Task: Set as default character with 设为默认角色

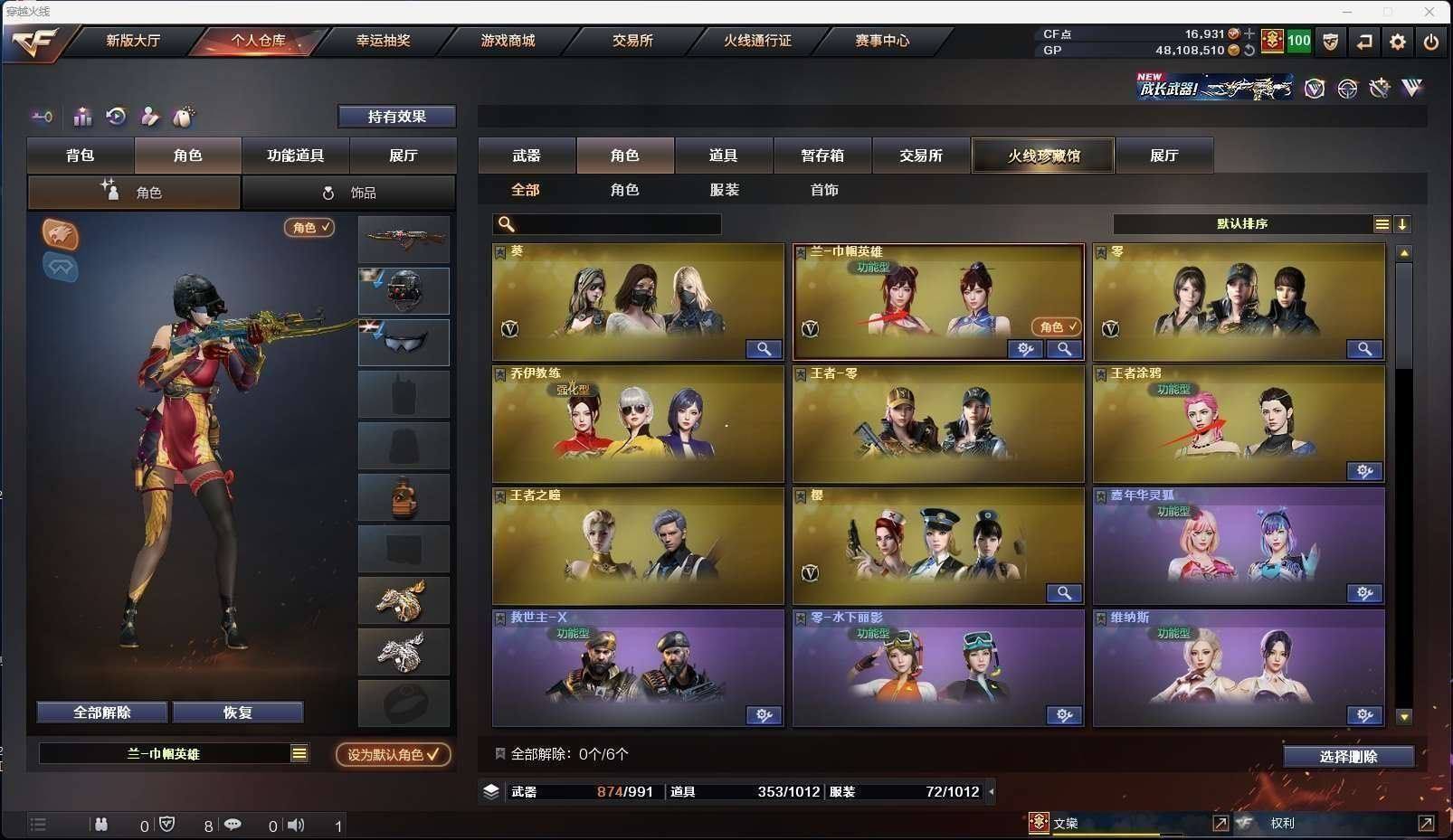Action: [393, 754]
